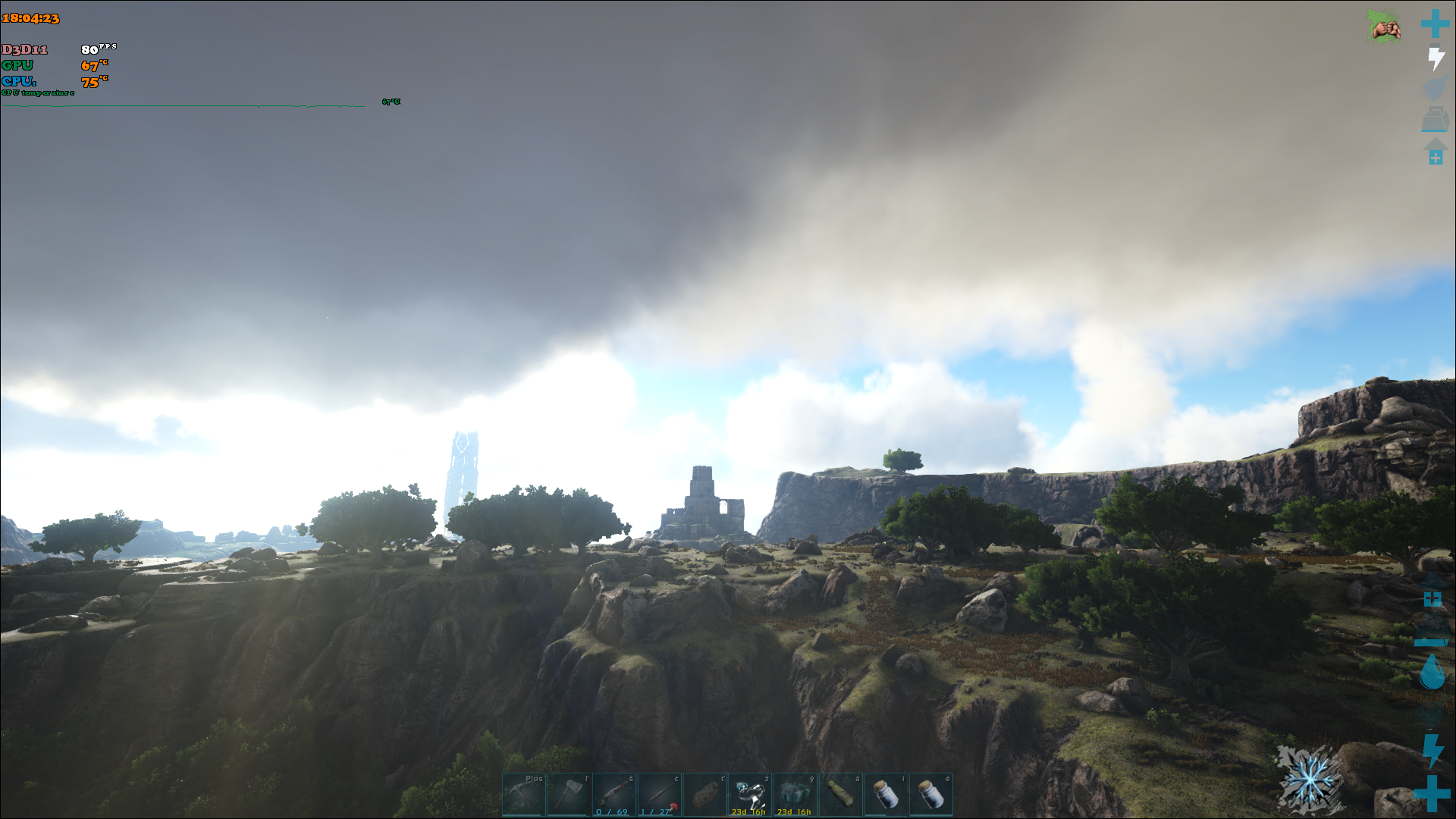Choose the teal creature slot with timer
1456x819 pixels.
(x=795, y=794)
